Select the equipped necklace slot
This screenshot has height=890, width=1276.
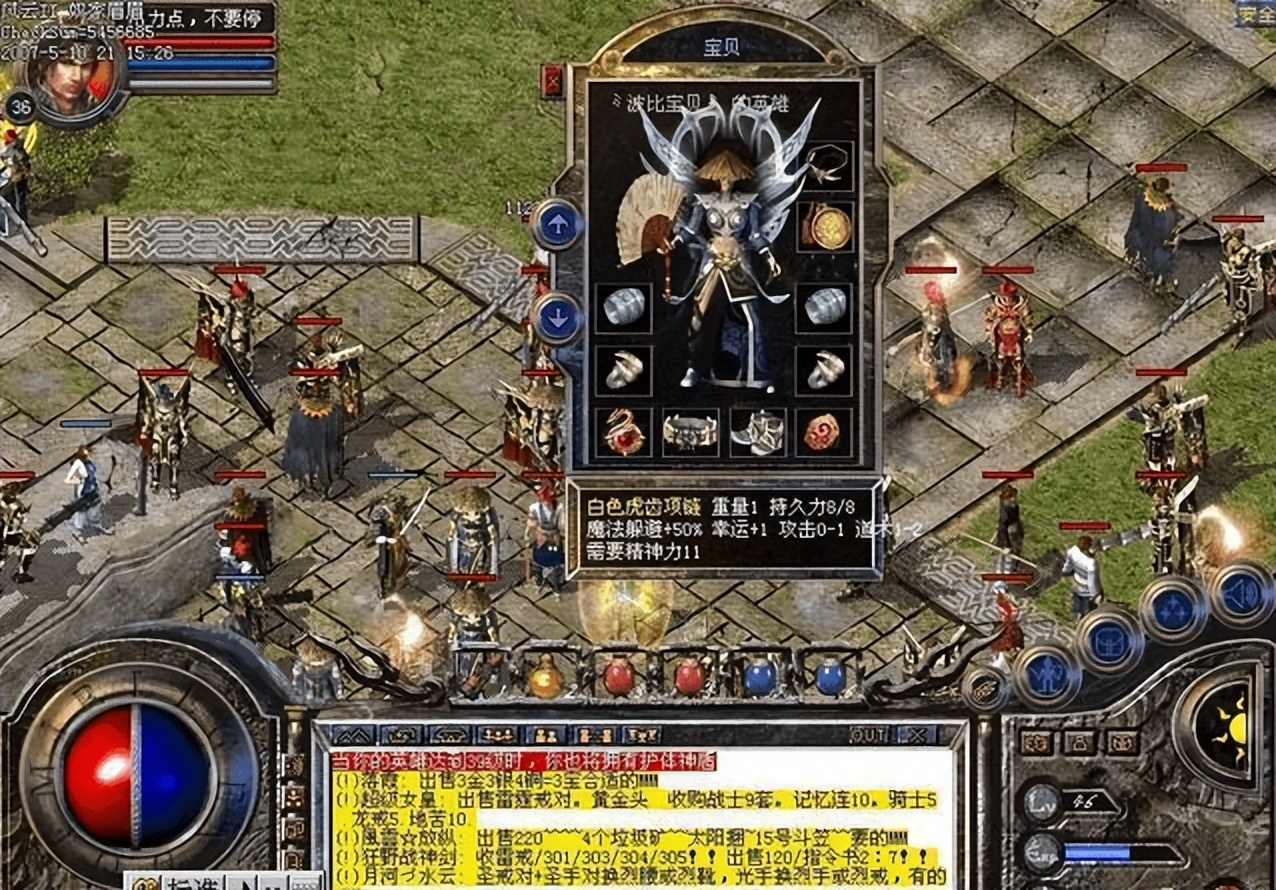[x=825, y=166]
